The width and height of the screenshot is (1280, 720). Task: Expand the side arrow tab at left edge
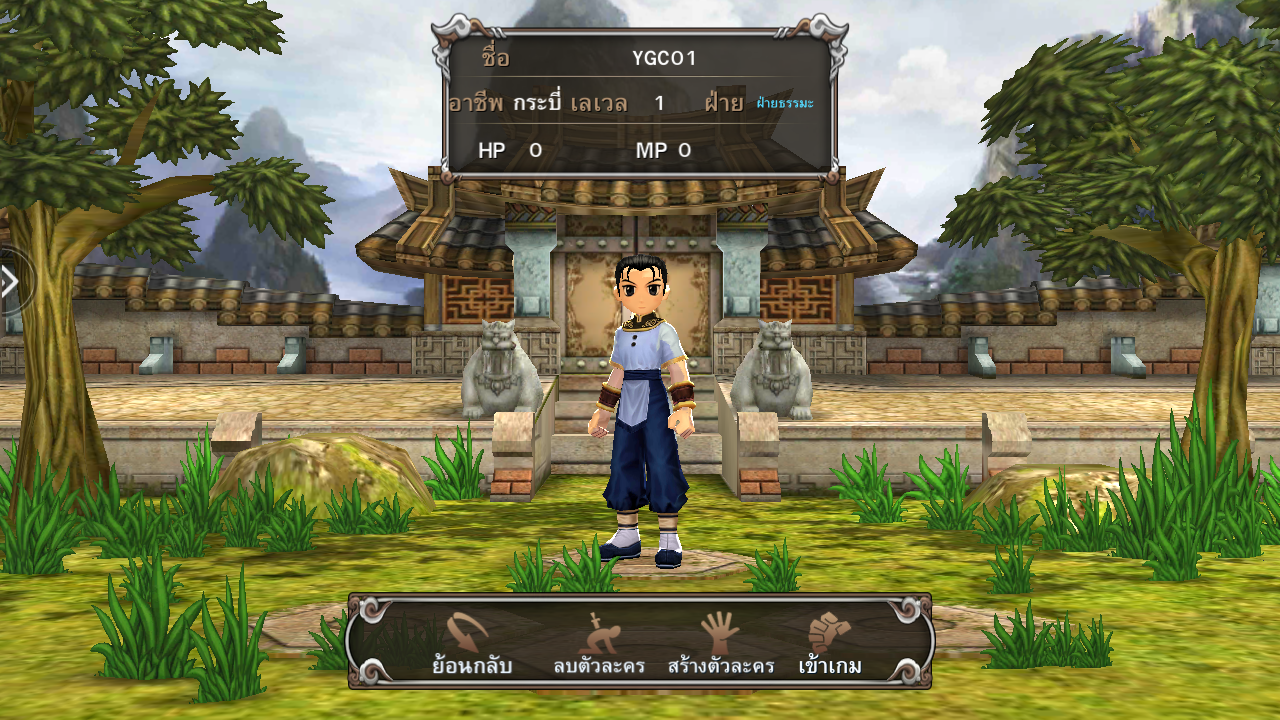click(x=10, y=282)
